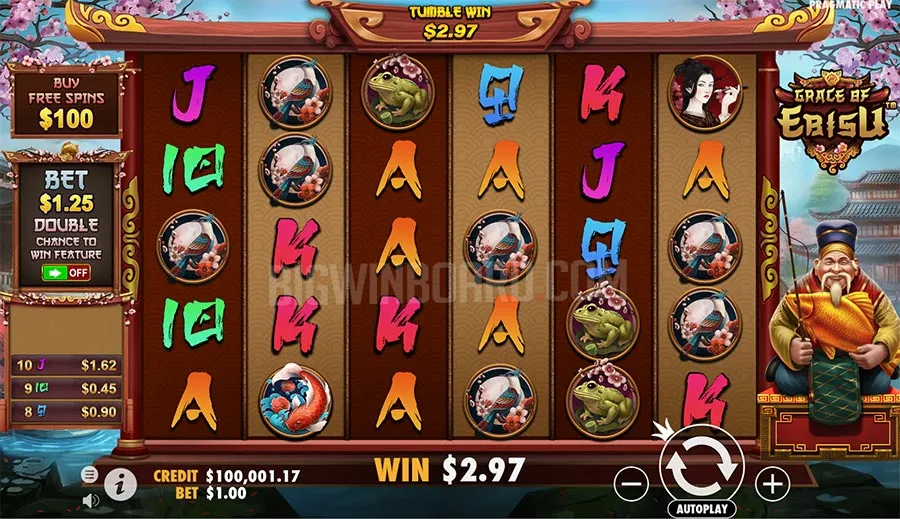Decrease the bet with the minus button
Viewport: 900px width, 519px height.
(632, 485)
